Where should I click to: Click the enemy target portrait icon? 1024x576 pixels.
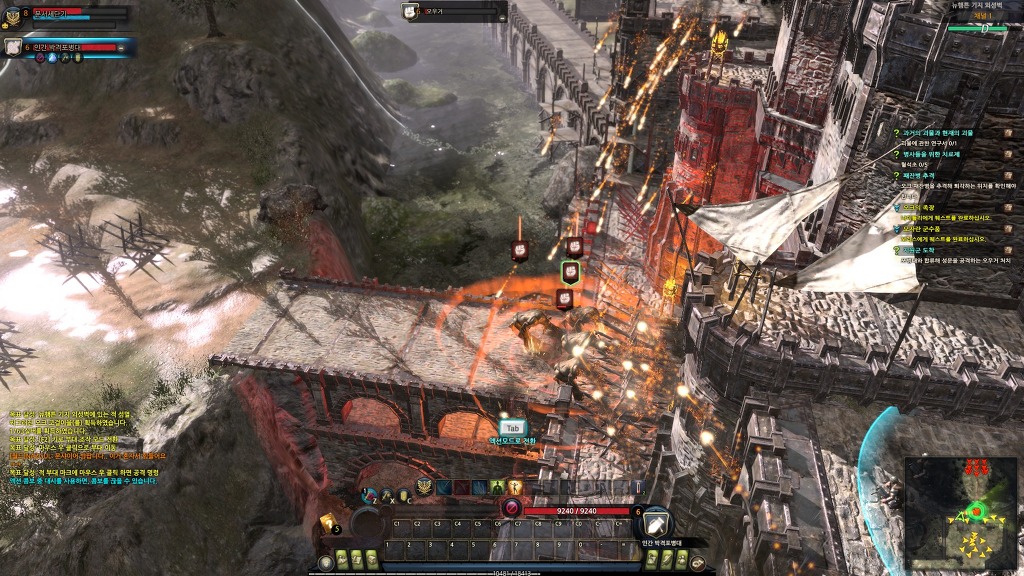(410, 12)
